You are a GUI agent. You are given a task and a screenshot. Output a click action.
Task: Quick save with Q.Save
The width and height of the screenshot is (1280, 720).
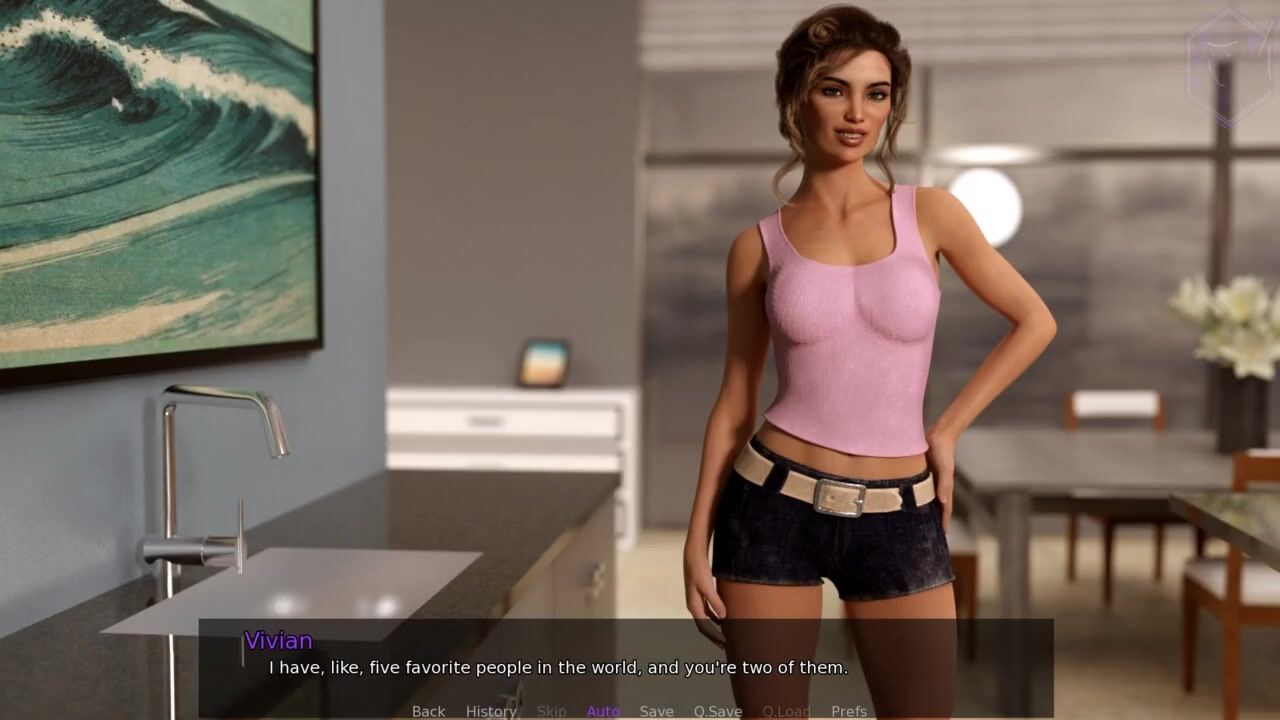pyautogui.click(x=718, y=711)
